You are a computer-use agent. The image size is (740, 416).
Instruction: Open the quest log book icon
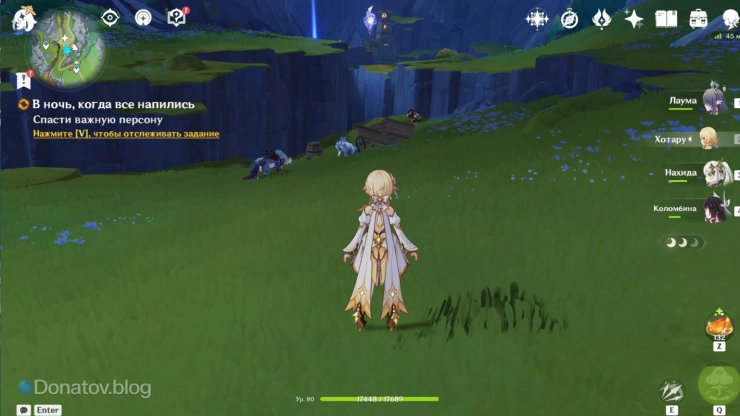pyautogui.click(x=177, y=17)
